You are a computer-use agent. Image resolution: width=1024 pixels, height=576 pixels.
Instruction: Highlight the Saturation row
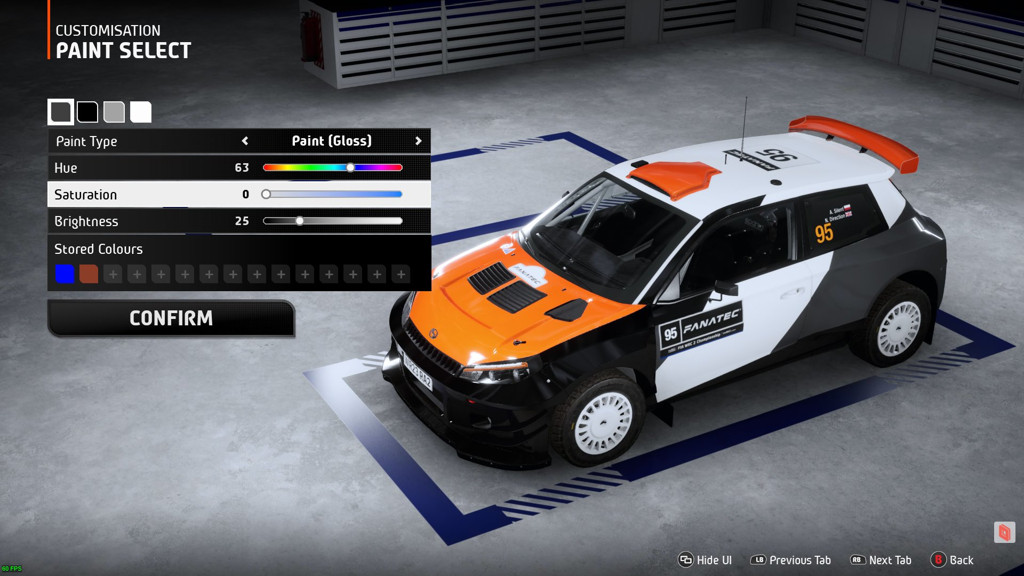[150, 194]
